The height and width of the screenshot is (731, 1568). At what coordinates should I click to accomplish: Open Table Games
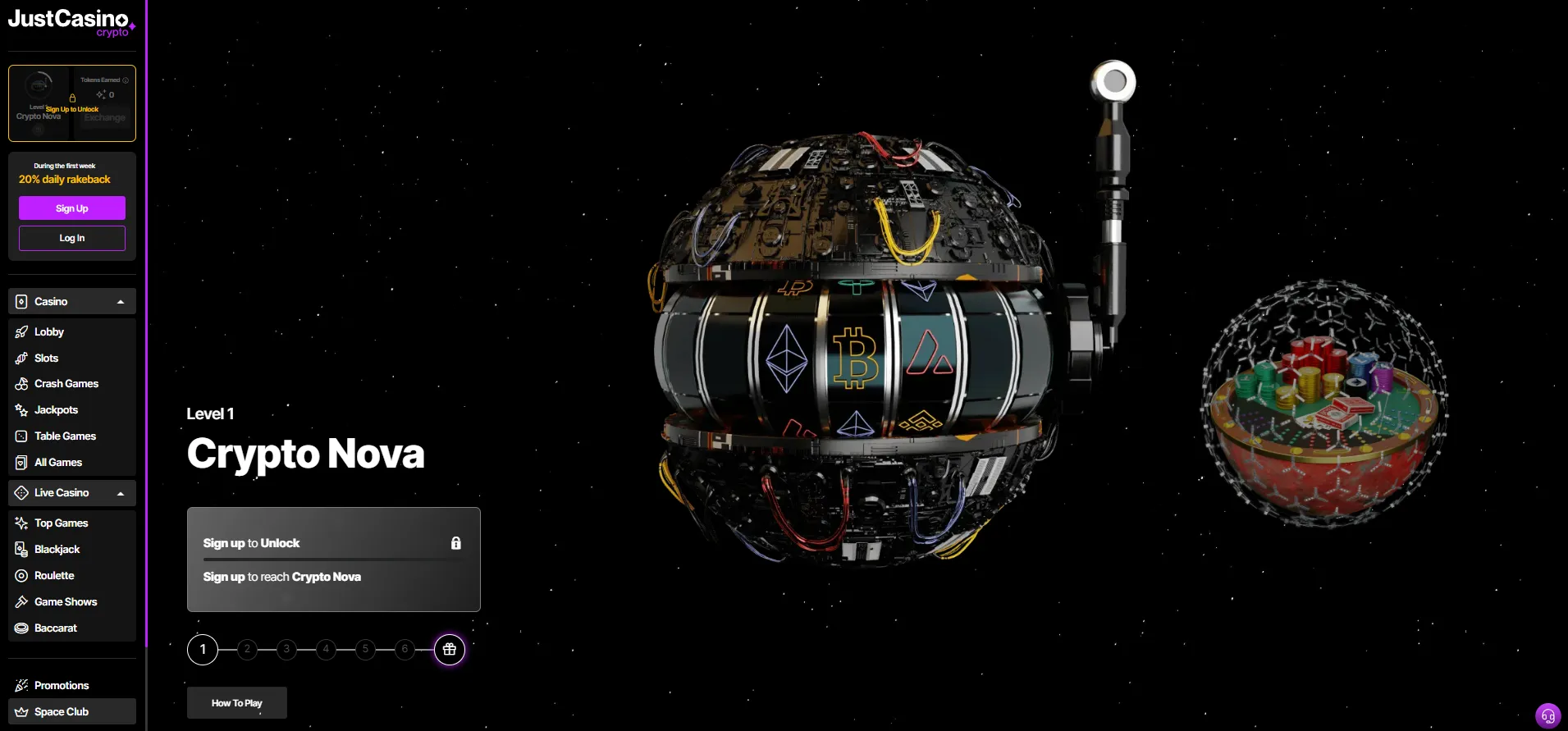pos(65,436)
